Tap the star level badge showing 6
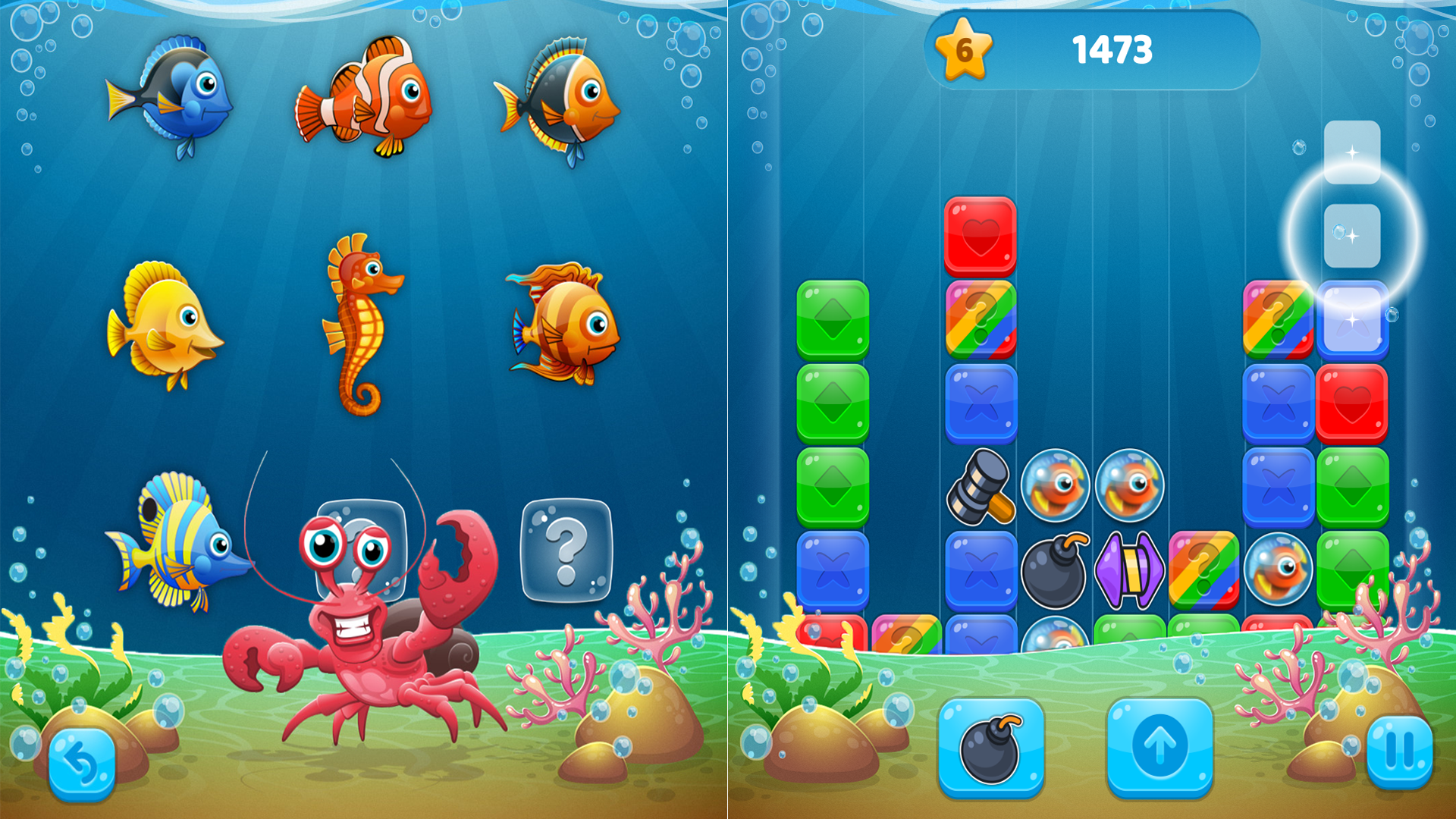The width and height of the screenshot is (1456, 819). pyautogui.click(x=965, y=49)
